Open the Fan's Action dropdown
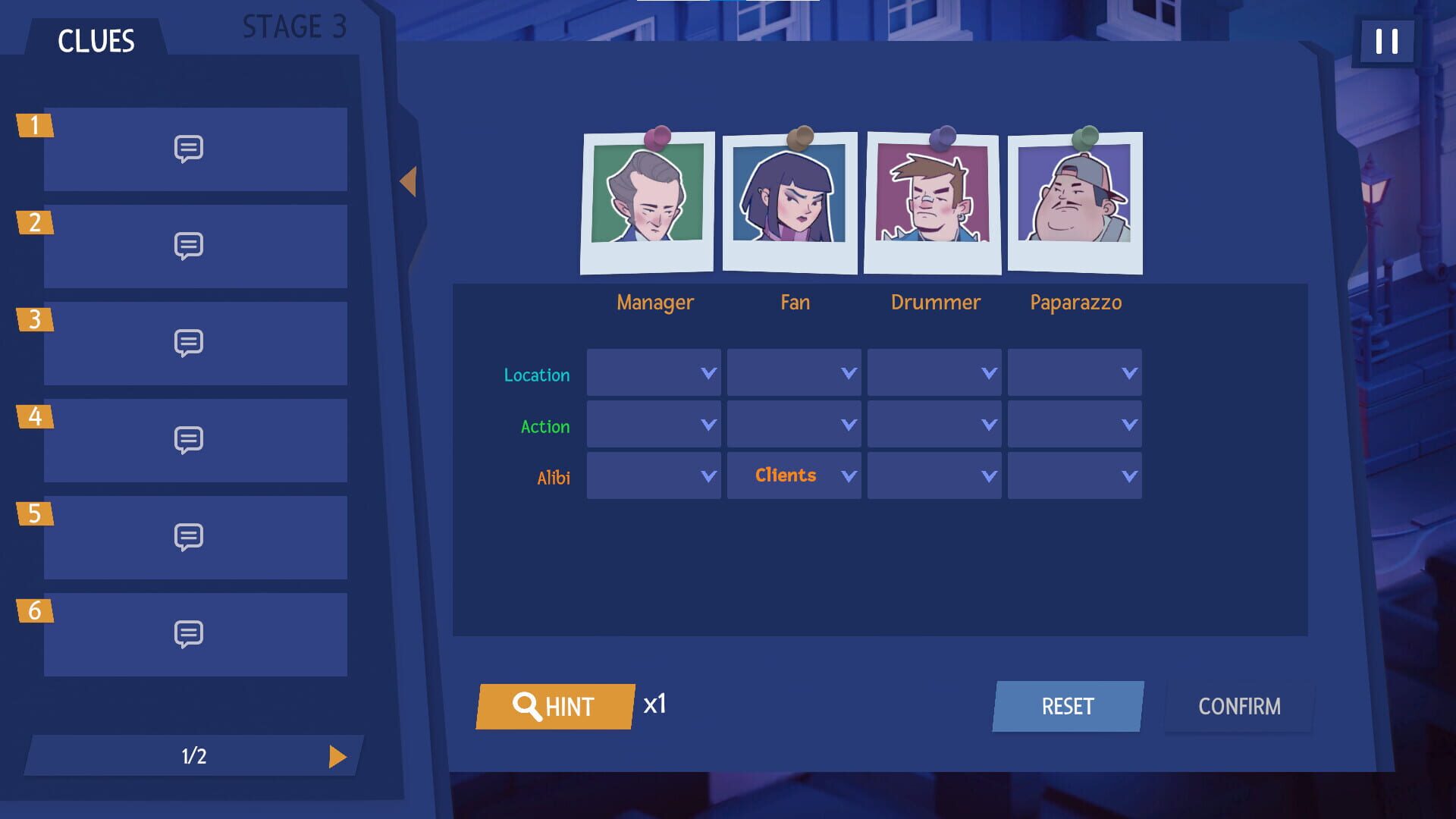 (x=793, y=424)
